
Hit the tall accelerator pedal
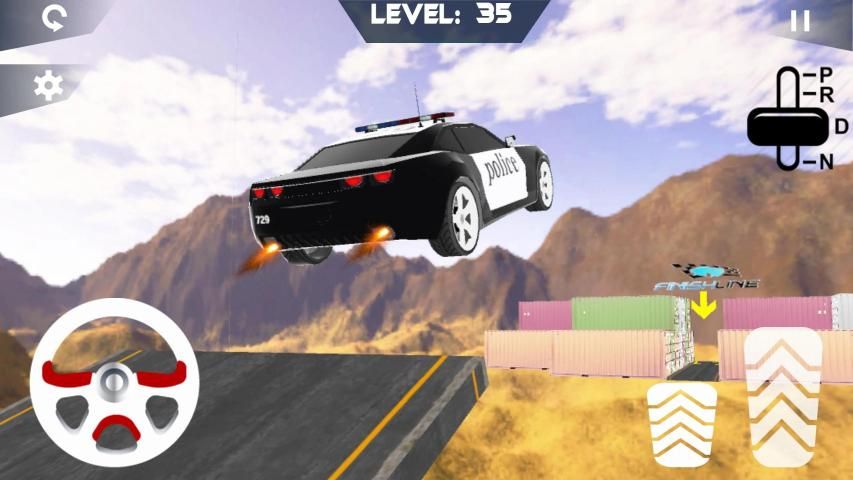click(x=783, y=399)
